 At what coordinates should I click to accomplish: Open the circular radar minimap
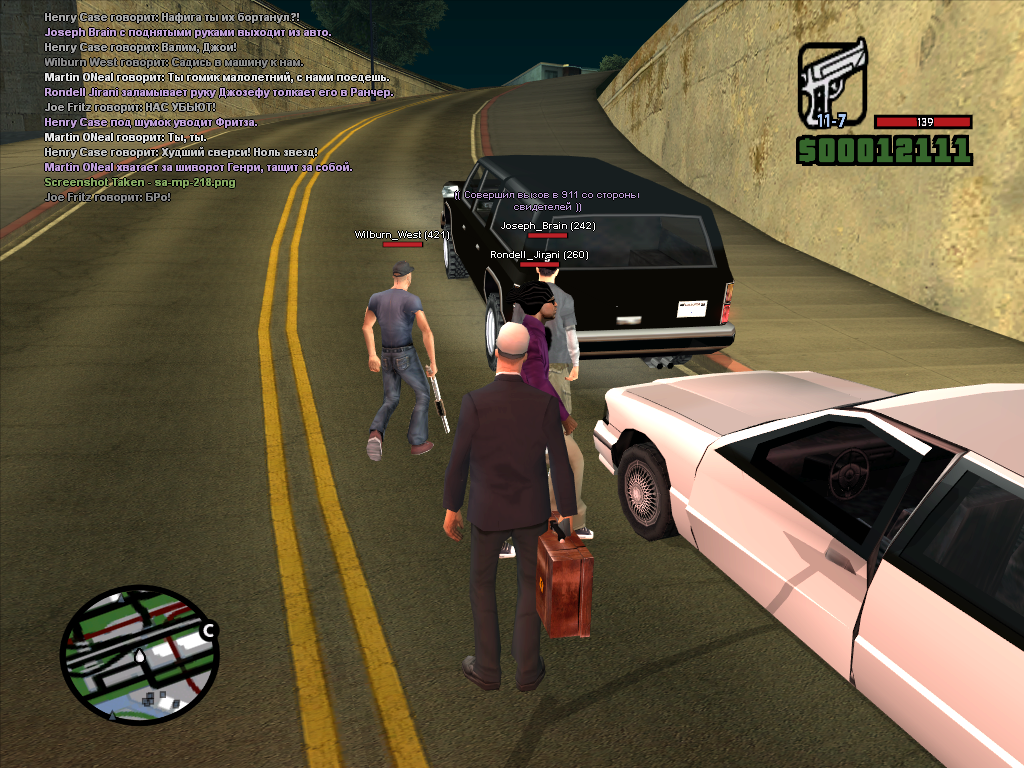coord(137,655)
